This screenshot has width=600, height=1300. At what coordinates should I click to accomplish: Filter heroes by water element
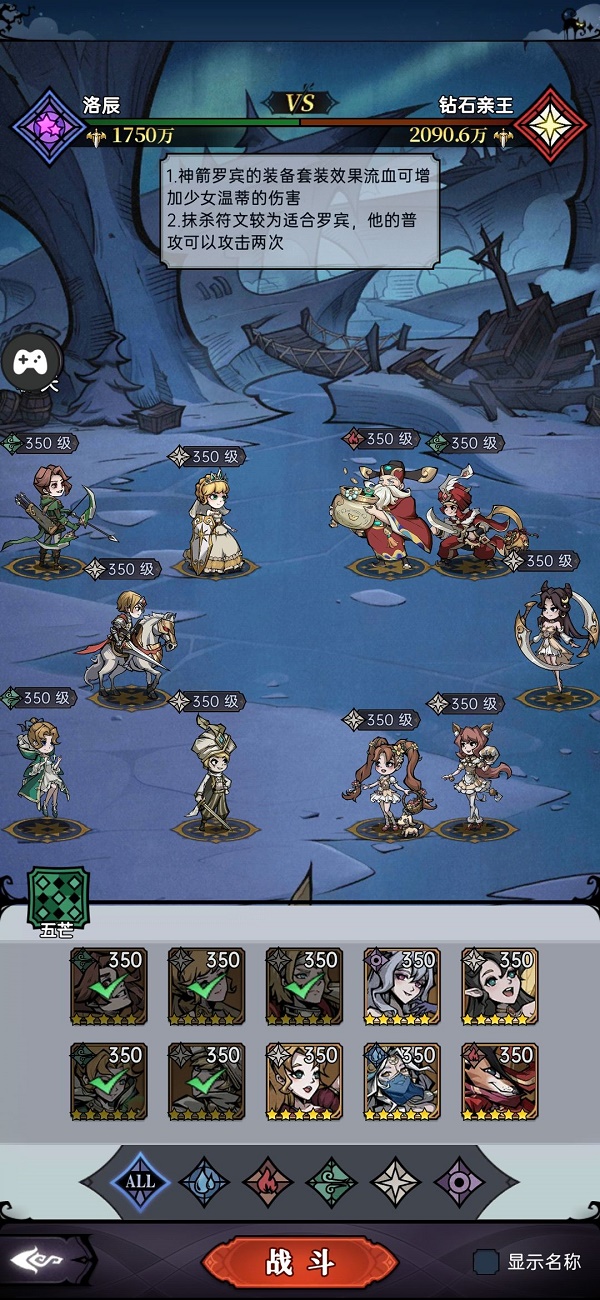(x=204, y=1181)
